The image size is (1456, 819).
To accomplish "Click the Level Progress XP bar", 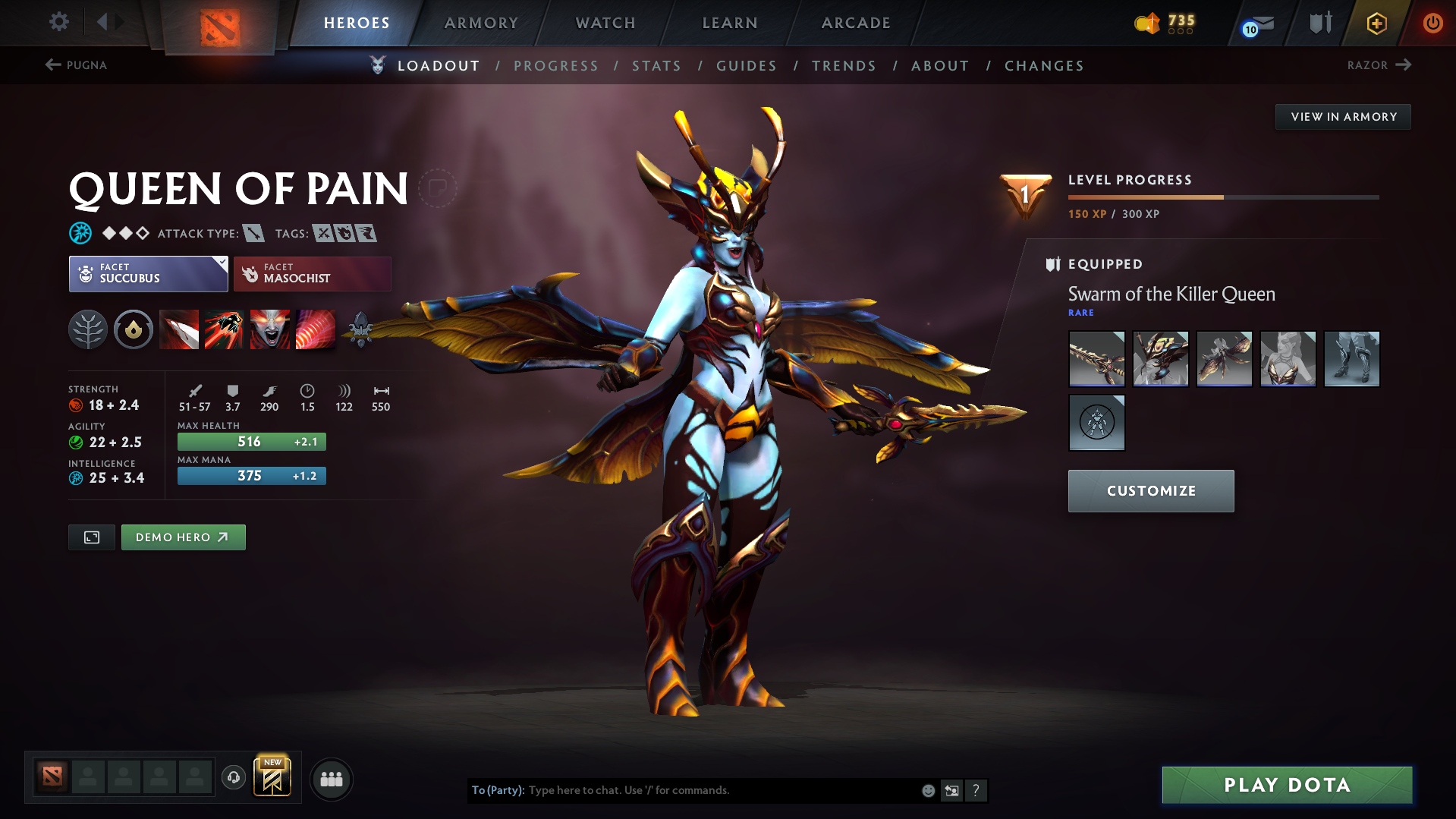I will coord(1222,197).
